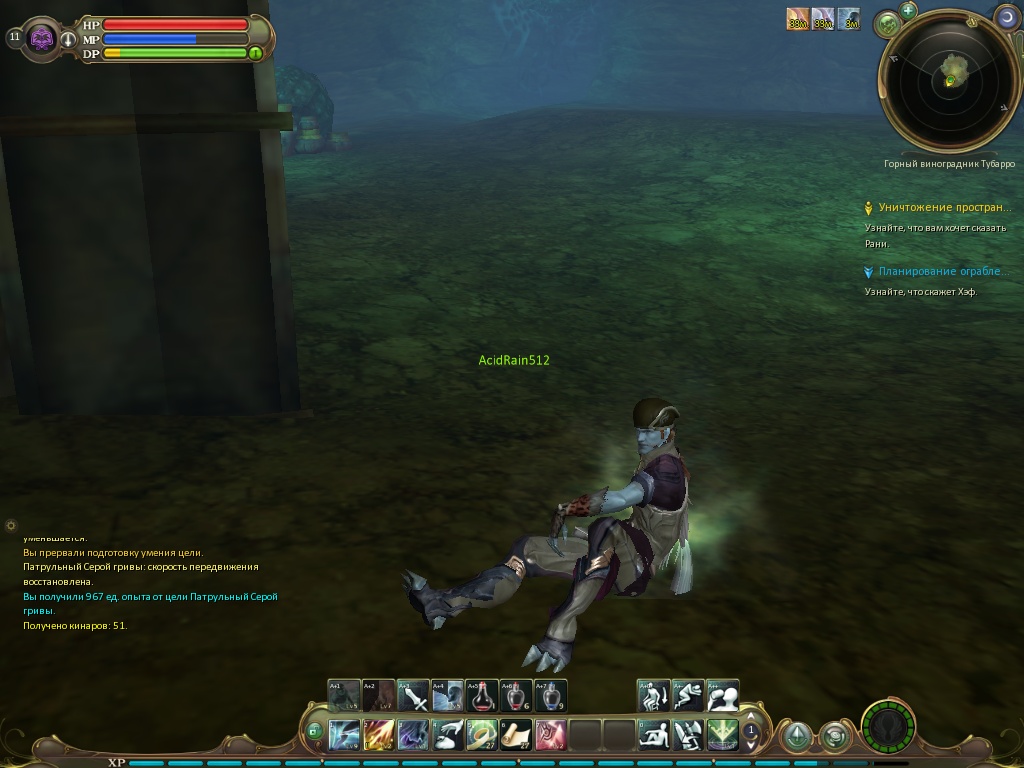Activate the fiery slash skill in slot 2

379,735
